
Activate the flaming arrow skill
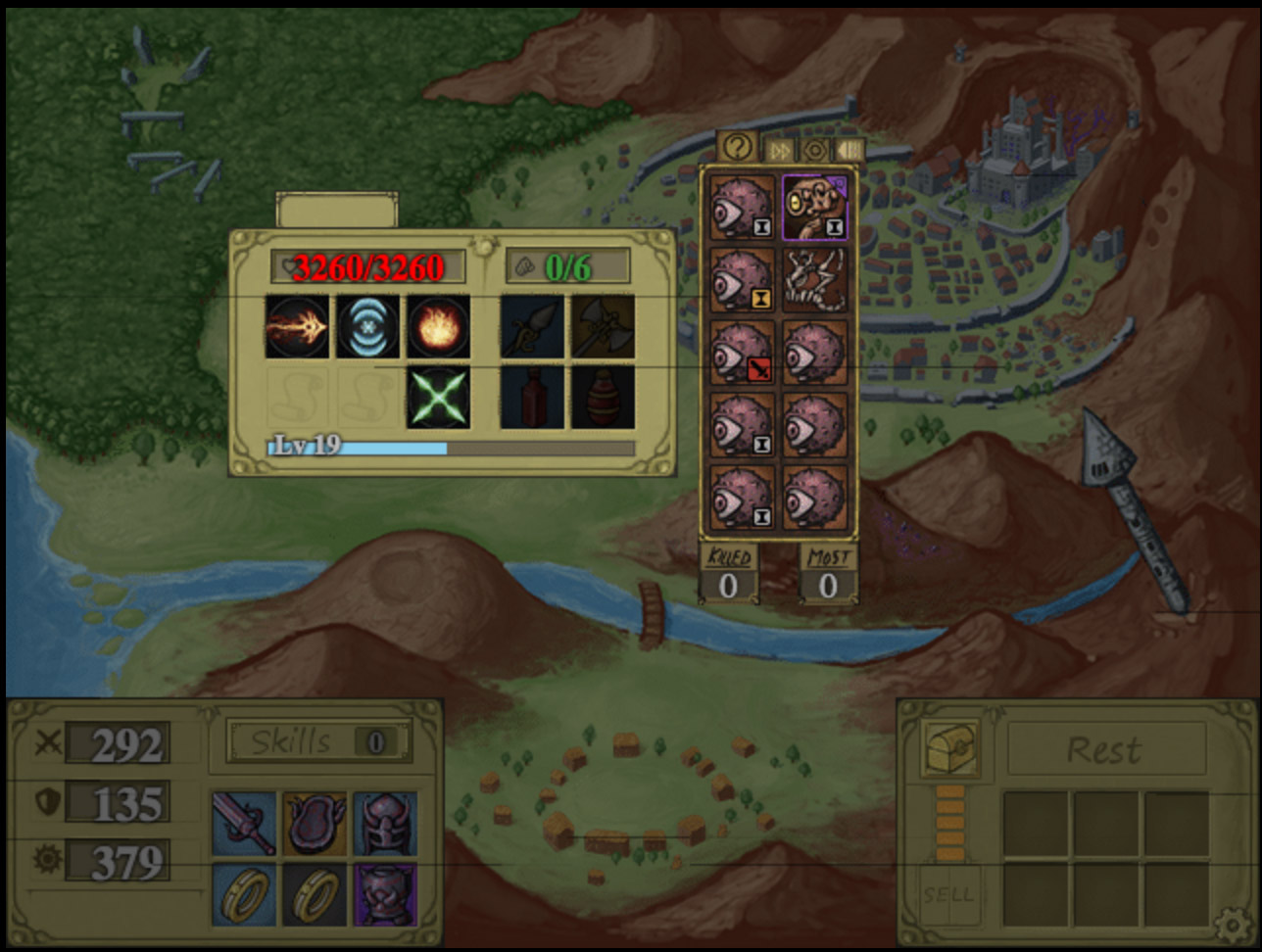pyautogui.click(x=297, y=327)
